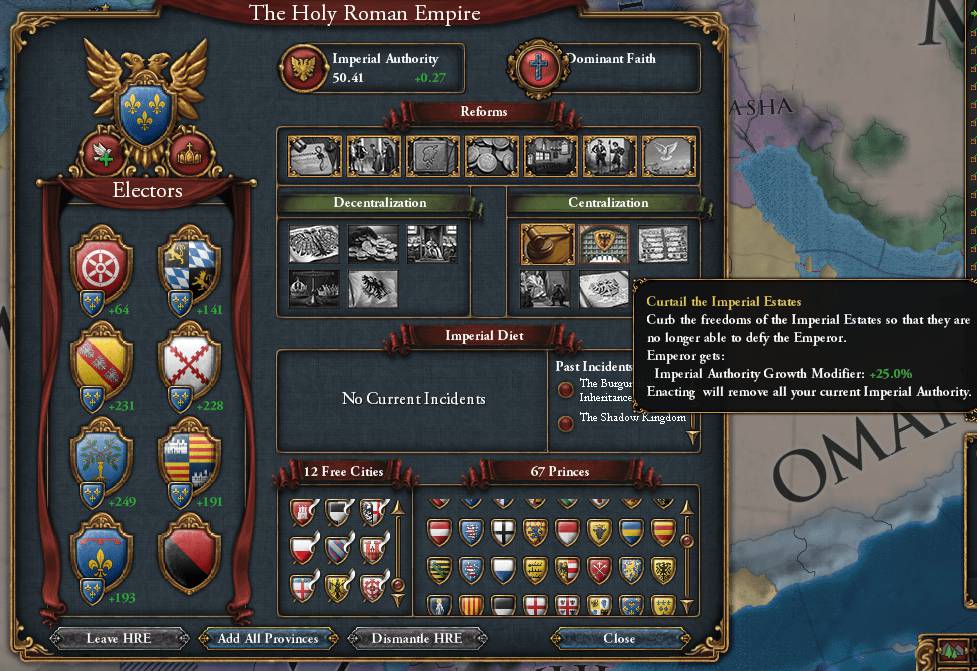The height and width of the screenshot is (671, 977).
Task: Select the coins reform icon in Reforms row
Action: tap(491, 156)
